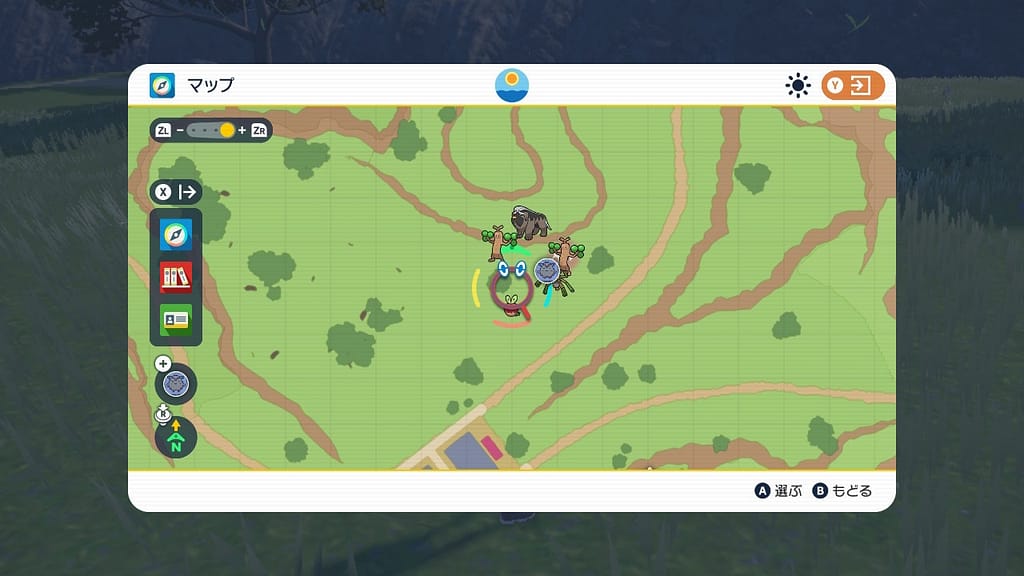Viewport: 1024px width, 576px height.
Task: Click the destination marker button in the sidebar
Action: [176, 383]
